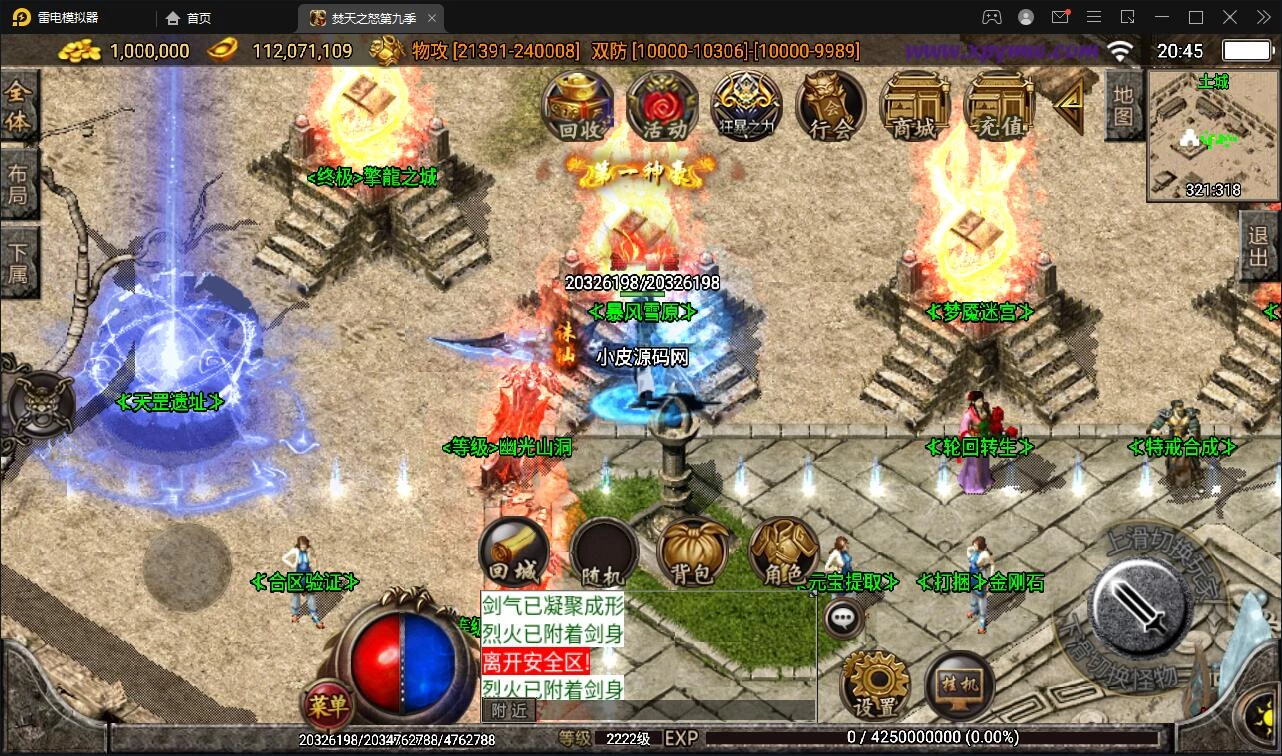
Task: Open the 行会 guild icon
Action: click(x=831, y=105)
